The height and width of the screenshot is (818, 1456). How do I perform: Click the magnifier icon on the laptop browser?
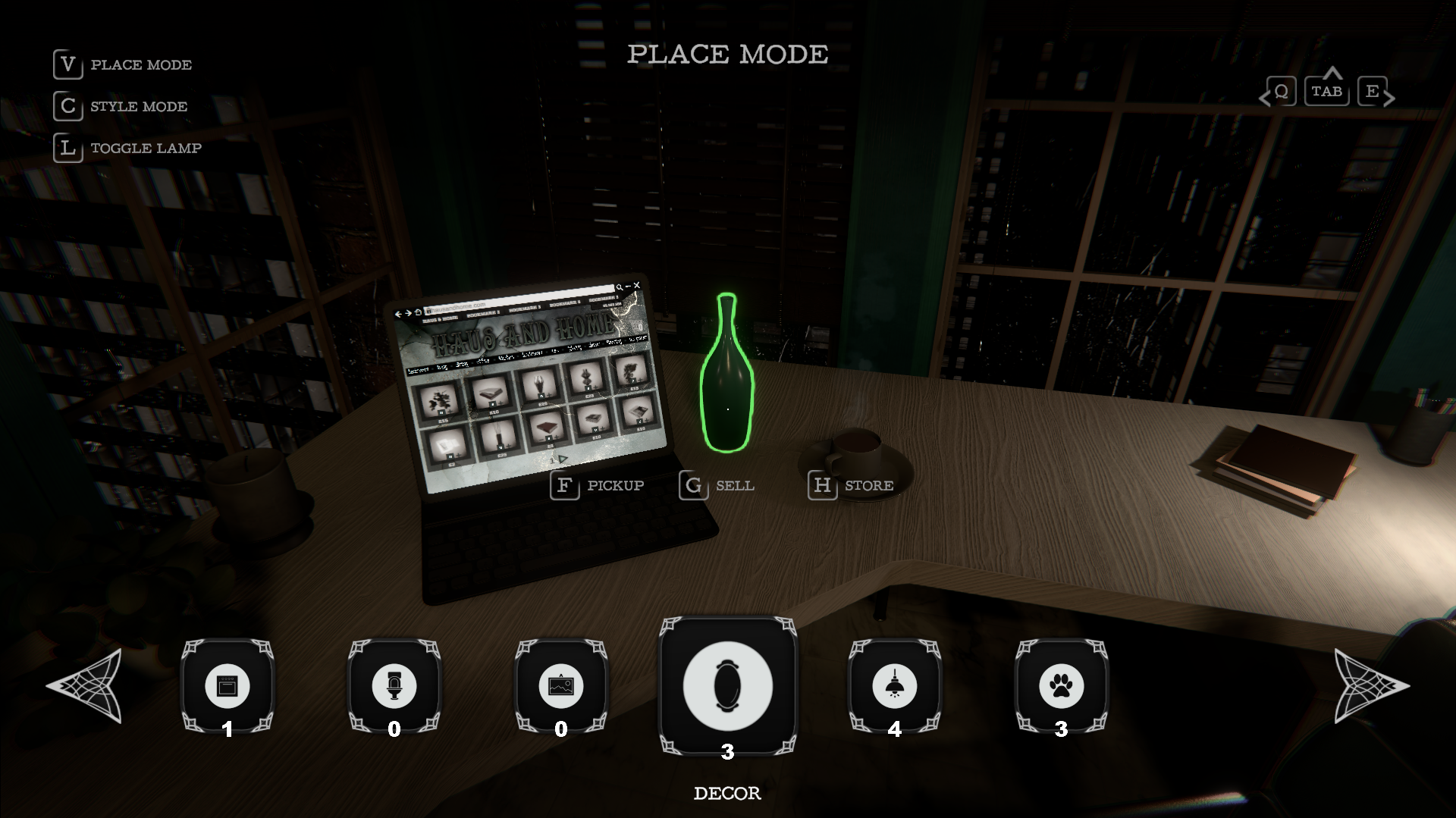[620, 287]
